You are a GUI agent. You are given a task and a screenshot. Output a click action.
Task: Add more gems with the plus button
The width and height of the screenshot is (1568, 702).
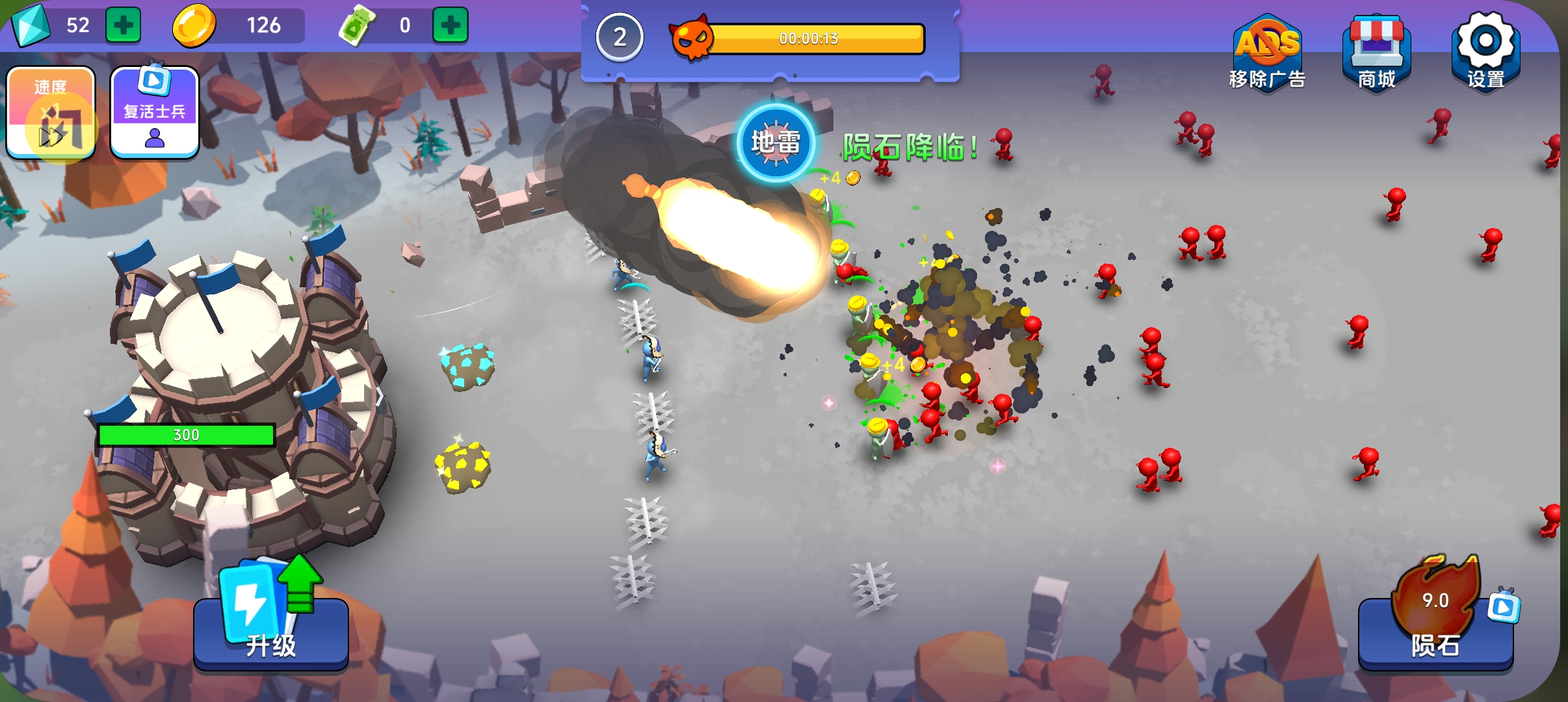(x=124, y=25)
